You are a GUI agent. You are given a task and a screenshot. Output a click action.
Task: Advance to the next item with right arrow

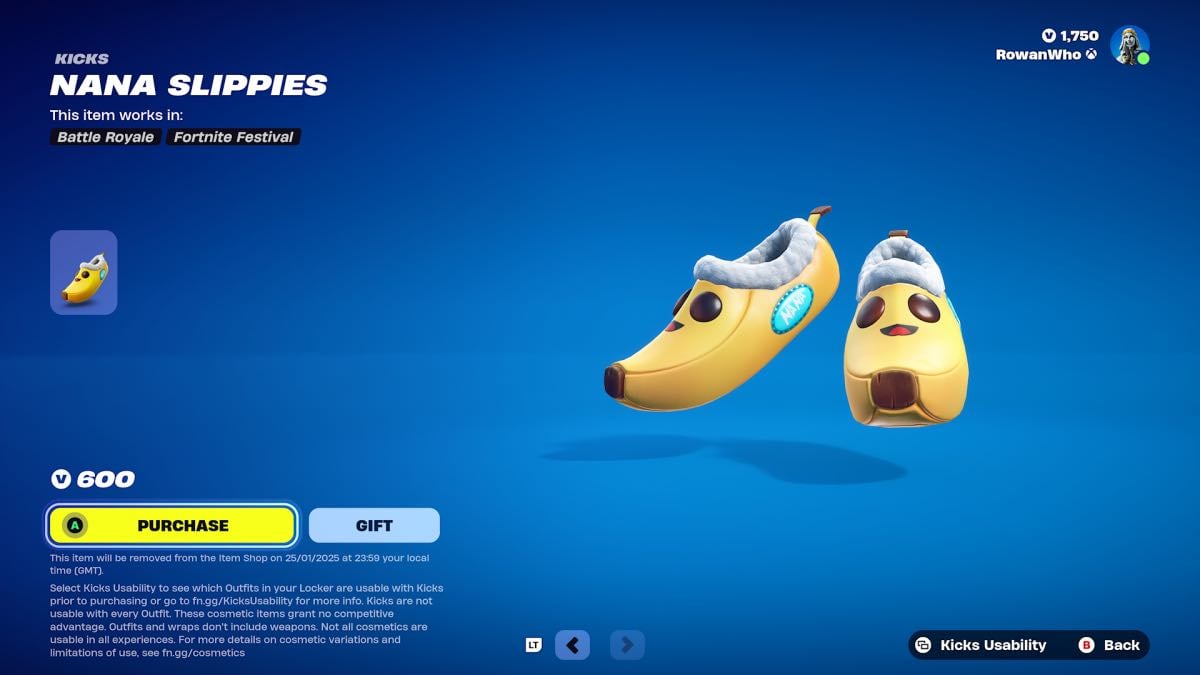pos(627,645)
